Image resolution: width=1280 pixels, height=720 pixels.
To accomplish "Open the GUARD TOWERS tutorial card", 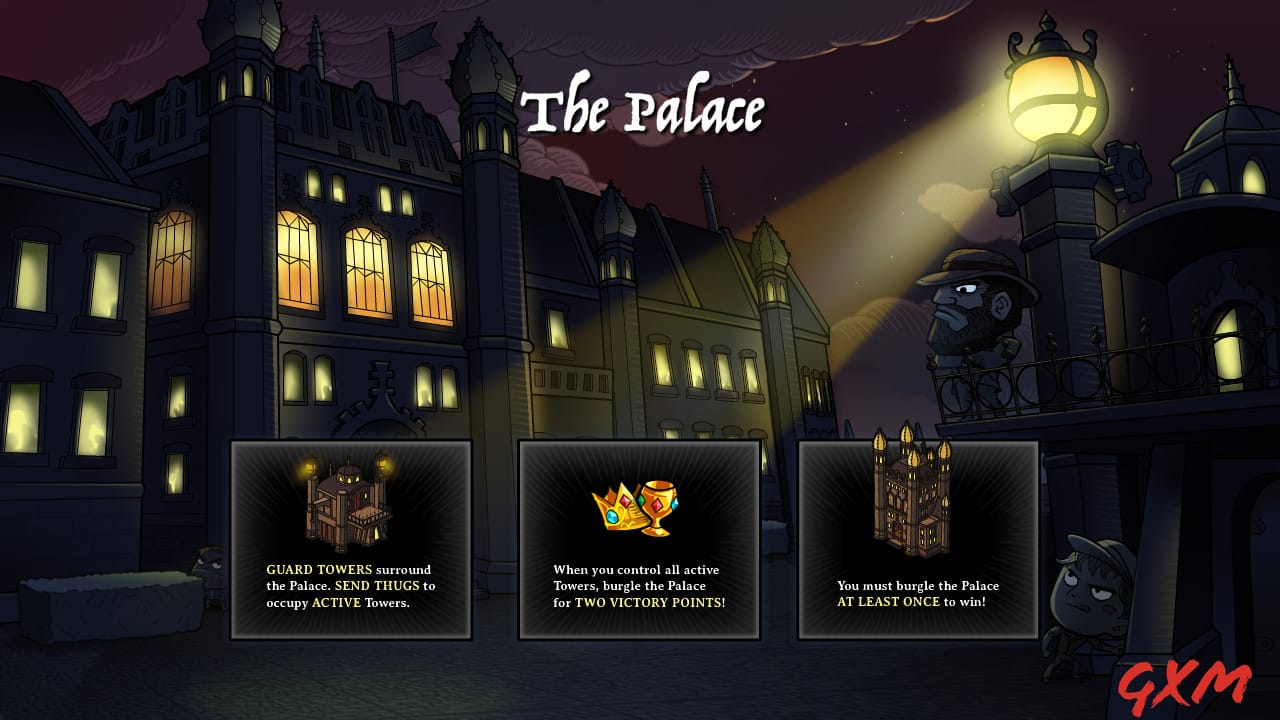I will tap(352, 540).
